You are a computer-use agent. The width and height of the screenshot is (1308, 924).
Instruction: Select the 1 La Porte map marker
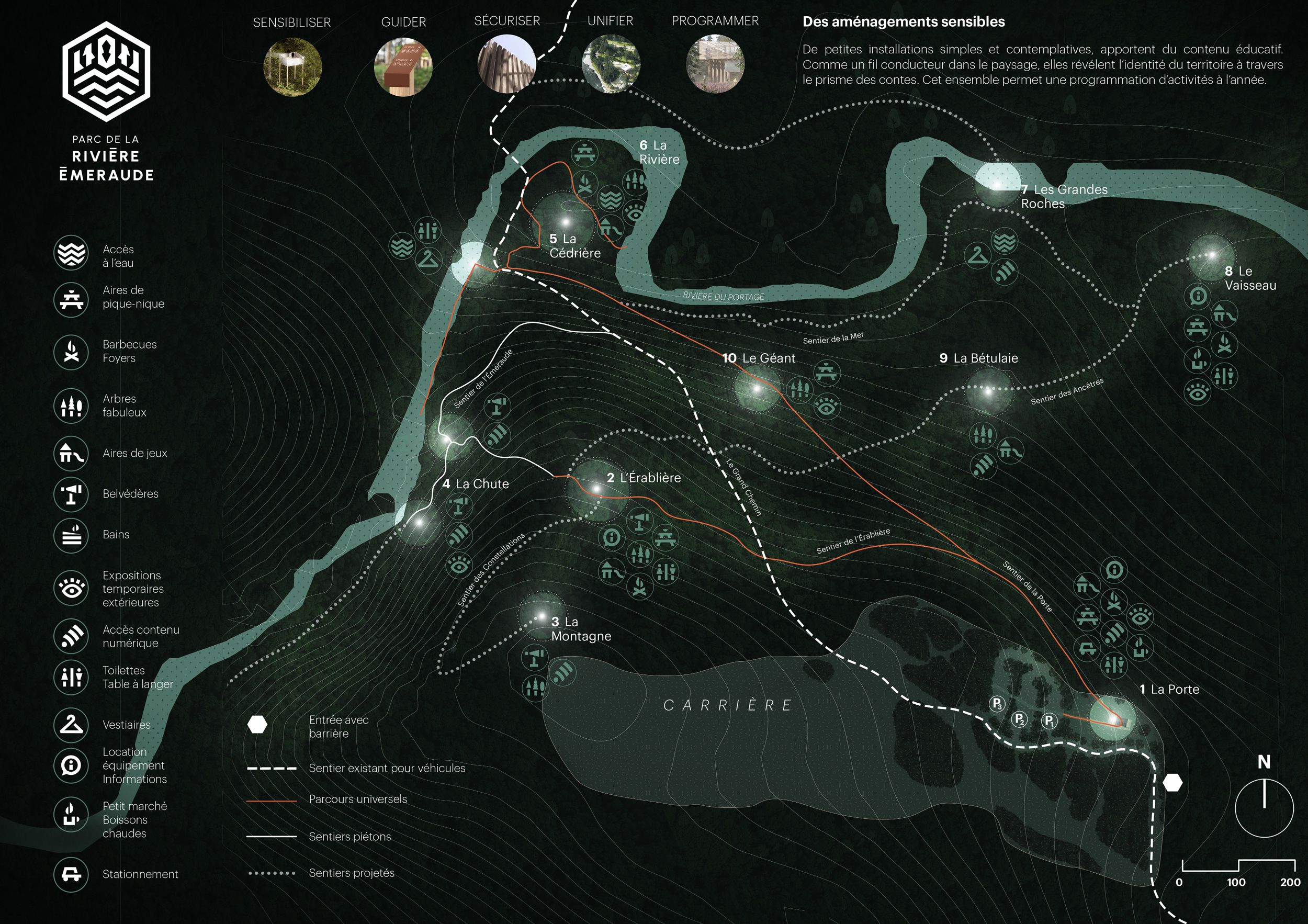click(1113, 720)
